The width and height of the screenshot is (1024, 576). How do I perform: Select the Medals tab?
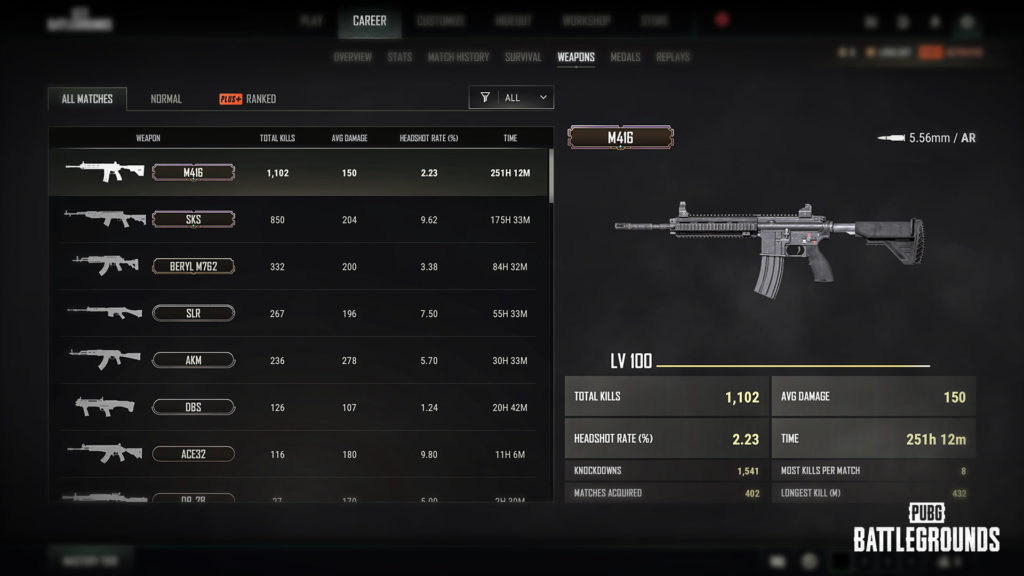coord(625,57)
